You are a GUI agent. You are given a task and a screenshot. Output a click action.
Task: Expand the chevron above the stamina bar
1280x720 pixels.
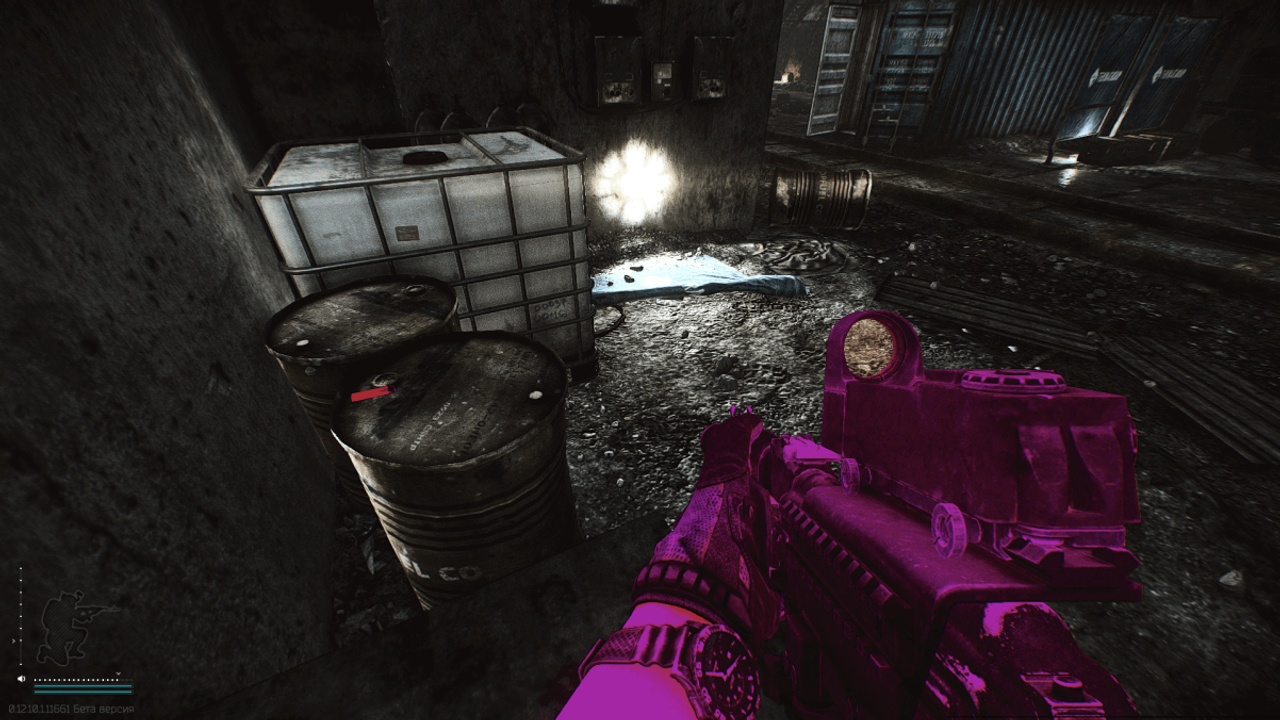[118, 673]
